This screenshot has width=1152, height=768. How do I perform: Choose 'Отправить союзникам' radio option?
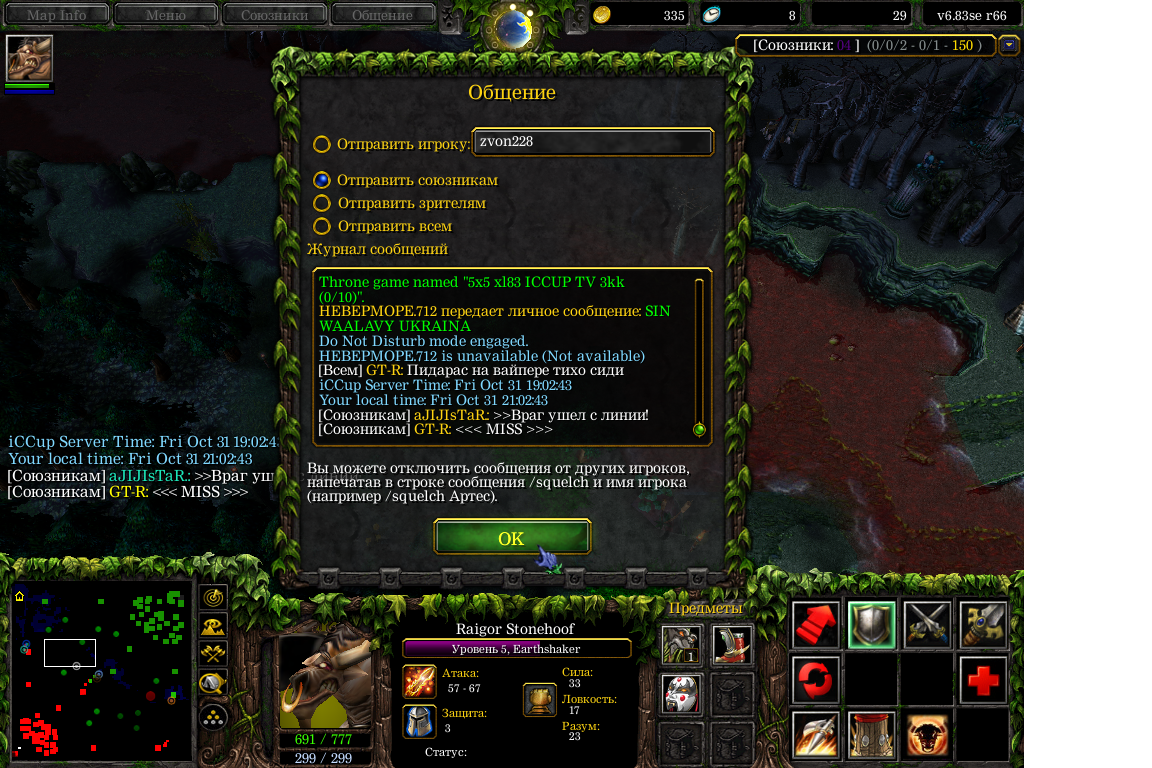coord(322,181)
